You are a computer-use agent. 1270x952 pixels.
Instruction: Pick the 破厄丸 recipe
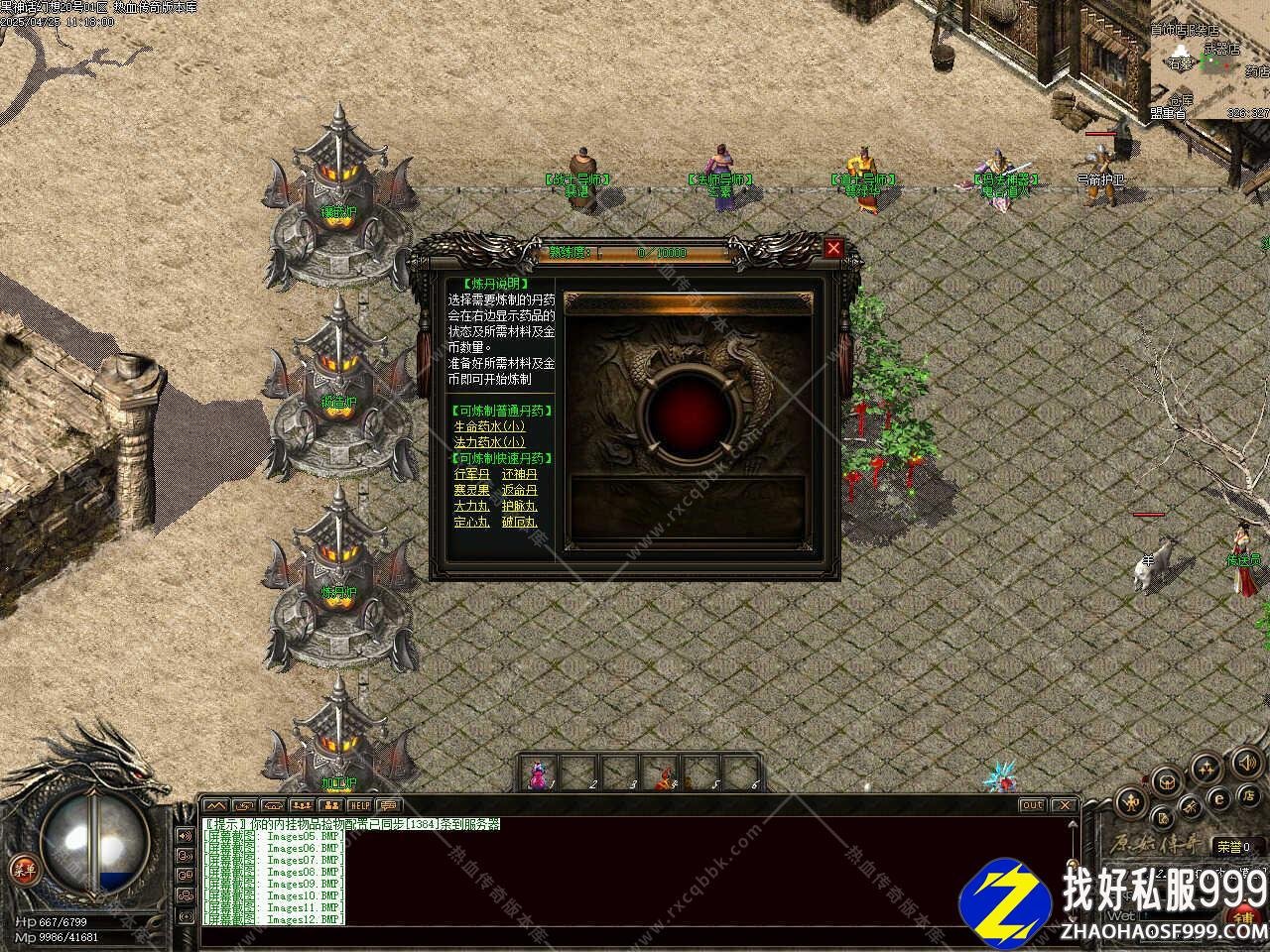pos(519,522)
